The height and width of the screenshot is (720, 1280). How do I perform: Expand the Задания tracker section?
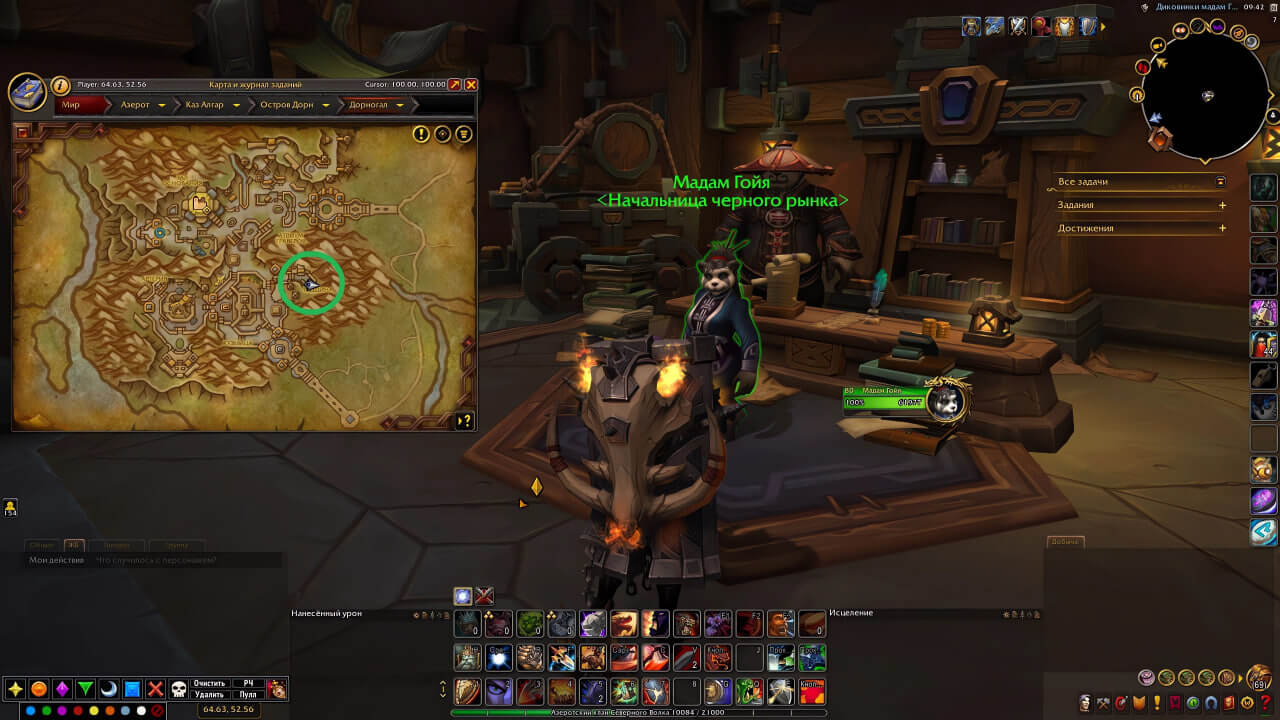[1222, 205]
